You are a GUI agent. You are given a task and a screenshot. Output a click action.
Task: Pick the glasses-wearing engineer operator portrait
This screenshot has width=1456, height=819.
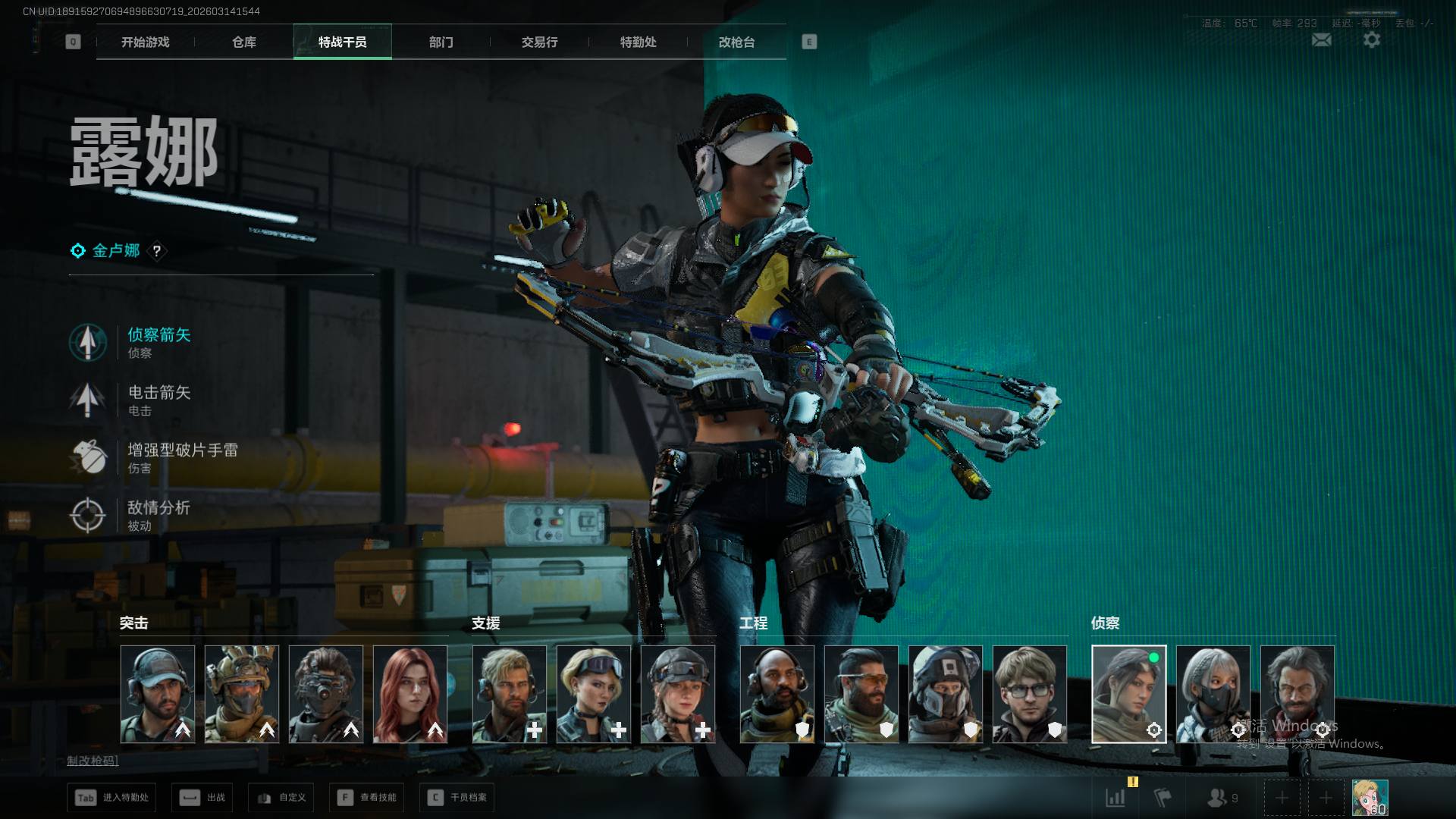[1029, 694]
